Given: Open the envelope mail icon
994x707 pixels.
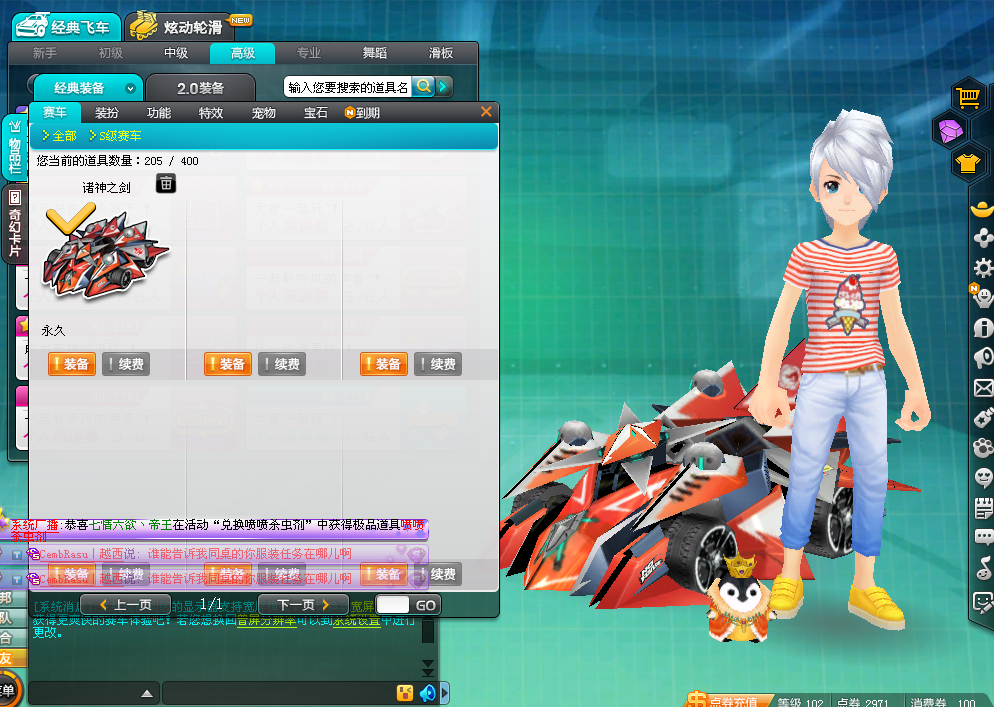Looking at the screenshot, I should click(x=983, y=388).
